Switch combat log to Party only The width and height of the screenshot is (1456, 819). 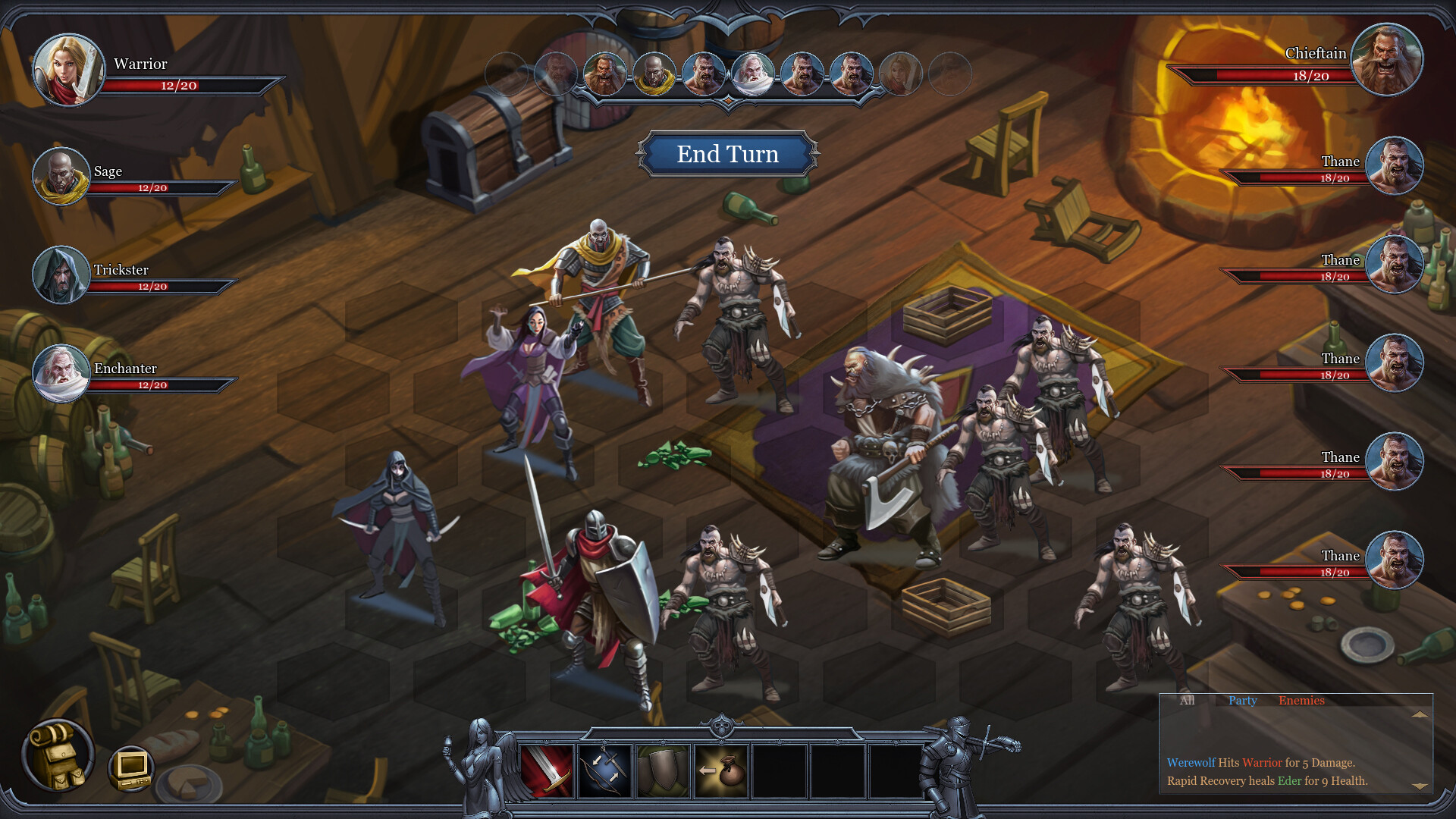[x=1242, y=701]
